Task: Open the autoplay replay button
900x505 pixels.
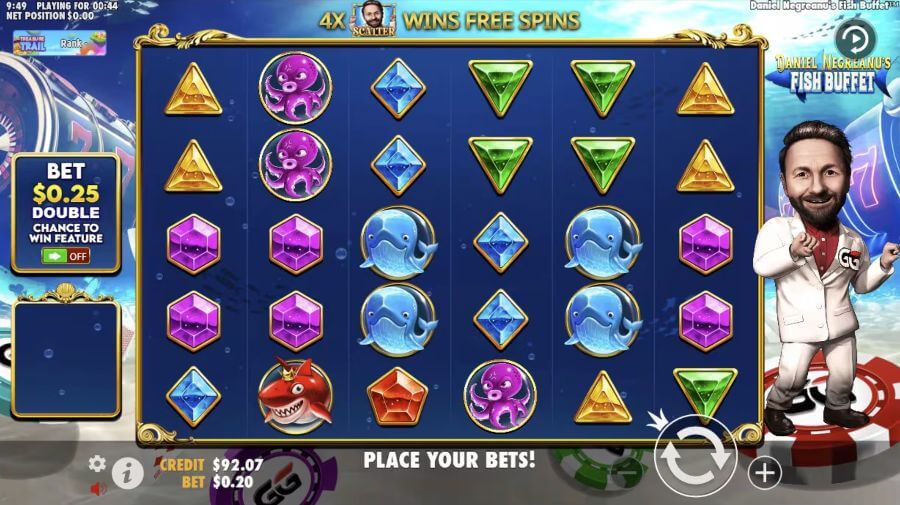Action: click(853, 41)
